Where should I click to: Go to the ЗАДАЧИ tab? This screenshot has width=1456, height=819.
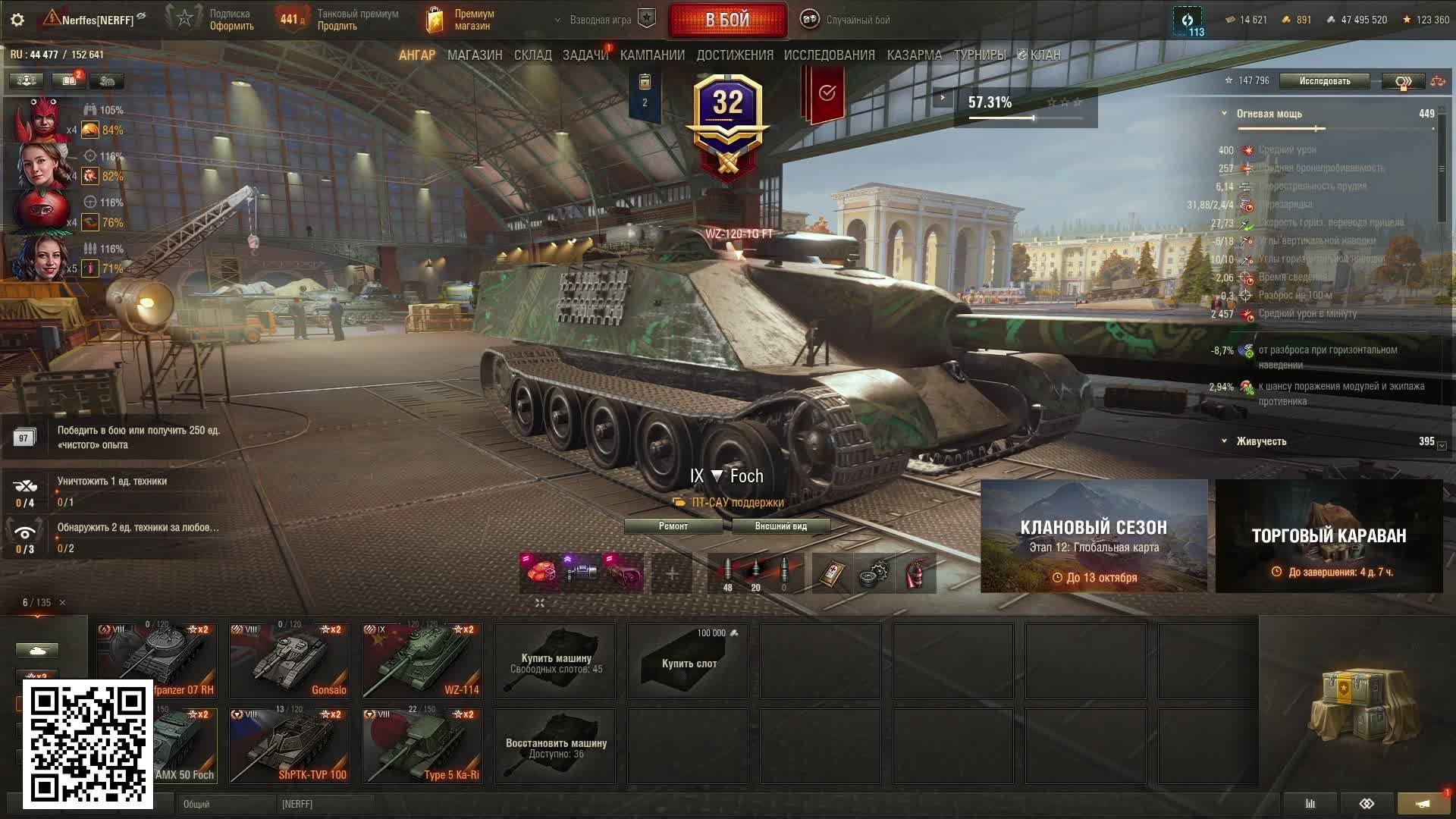(x=585, y=55)
